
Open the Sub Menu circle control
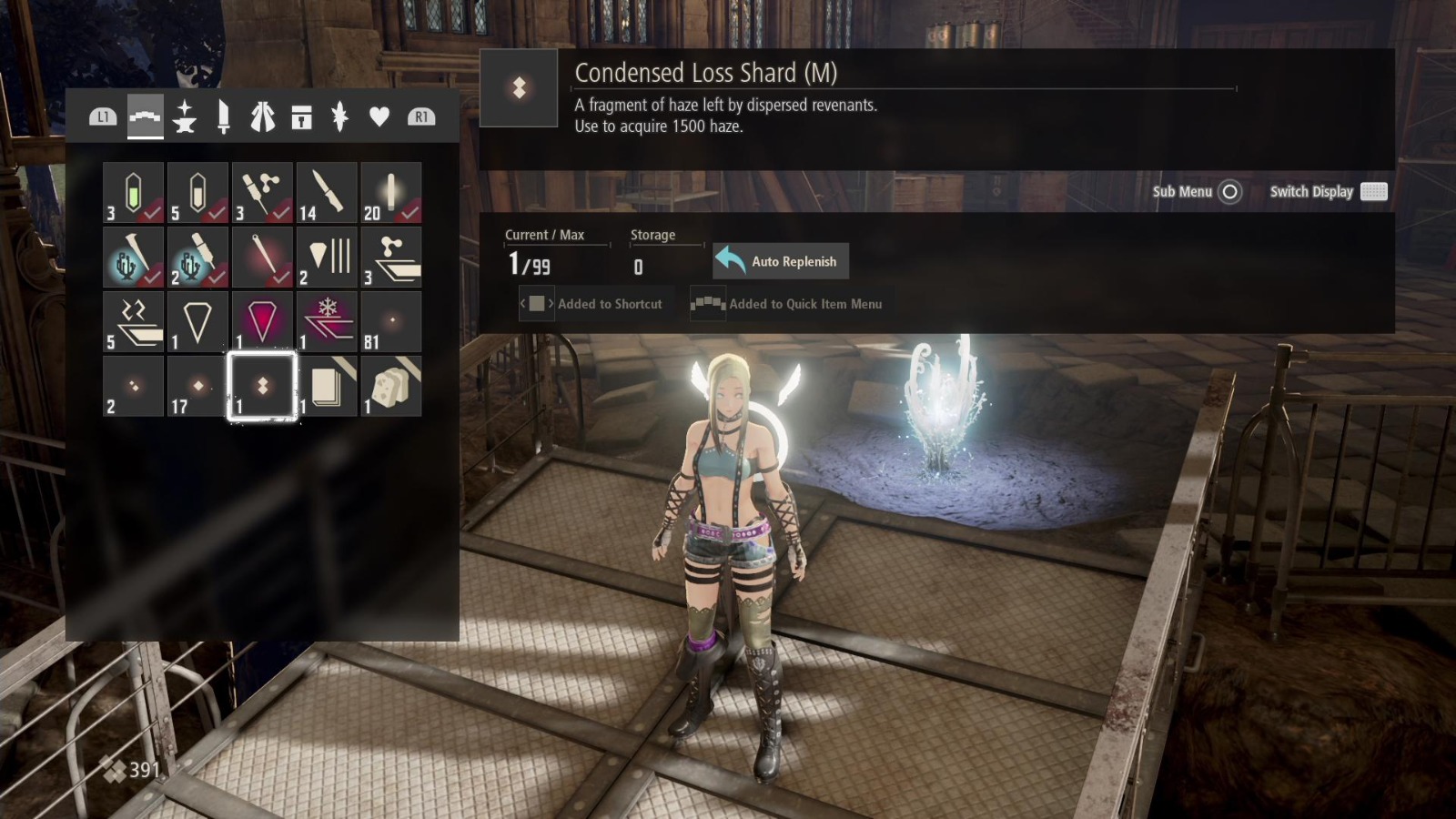click(x=1230, y=192)
